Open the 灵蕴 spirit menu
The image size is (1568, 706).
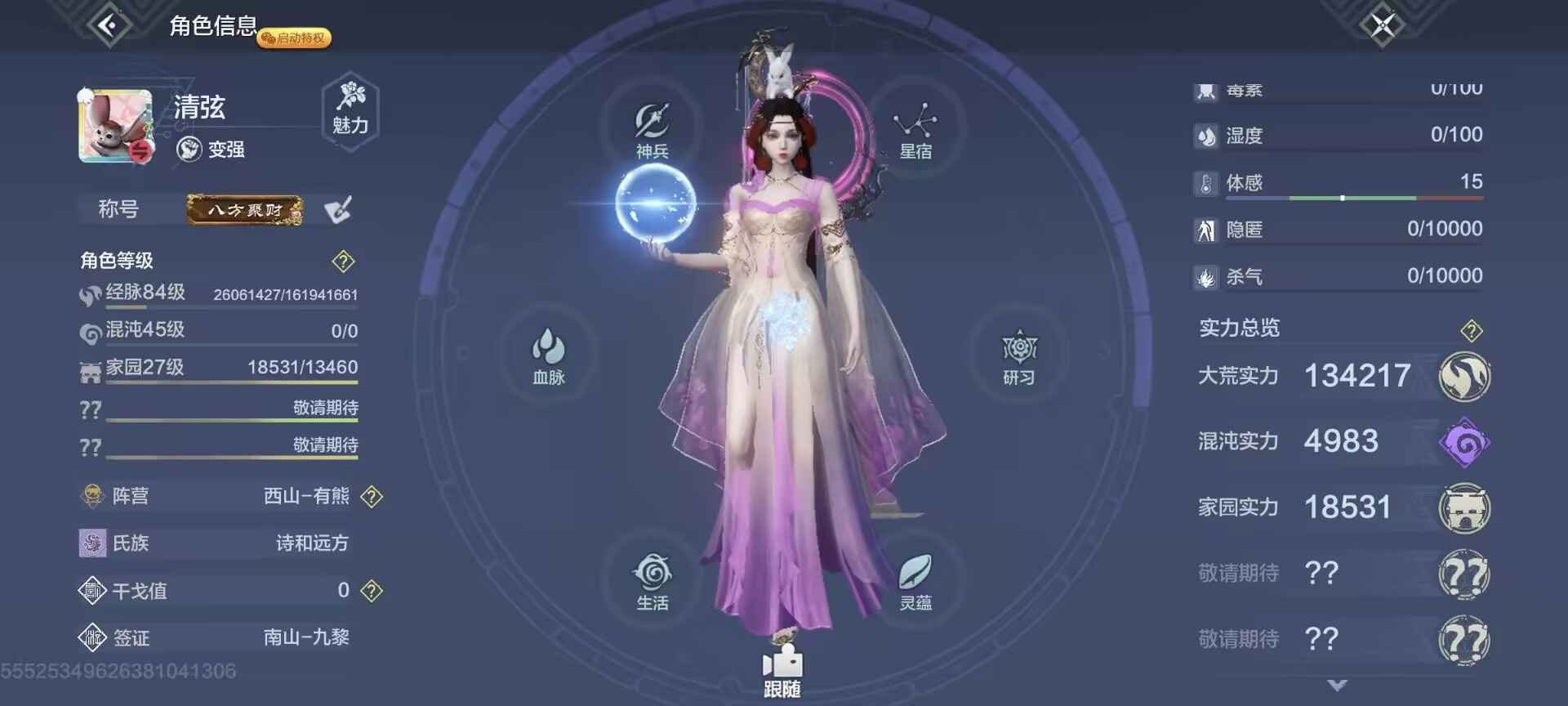[915, 581]
